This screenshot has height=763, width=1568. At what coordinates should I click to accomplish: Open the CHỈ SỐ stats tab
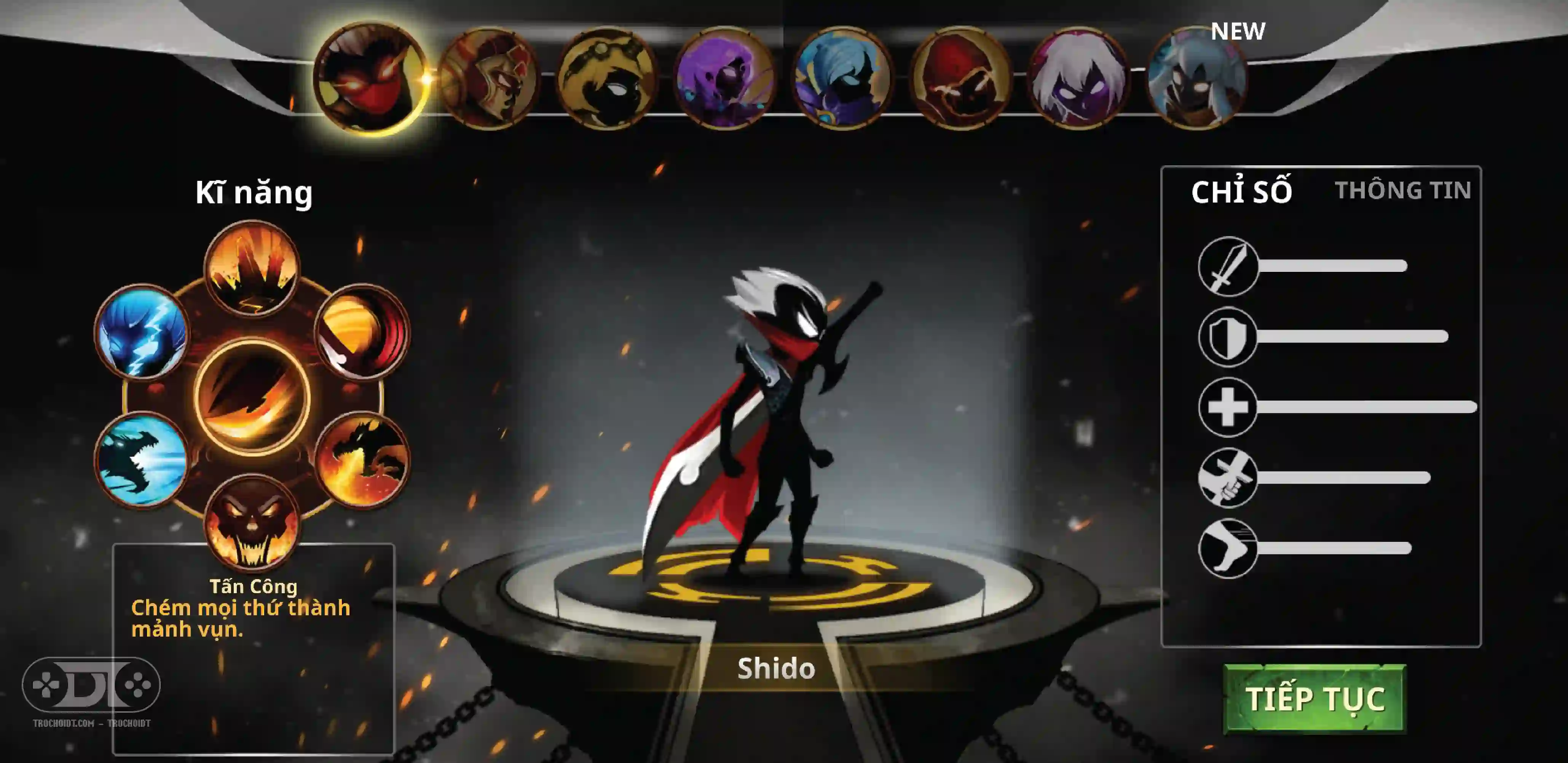tap(1241, 192)
